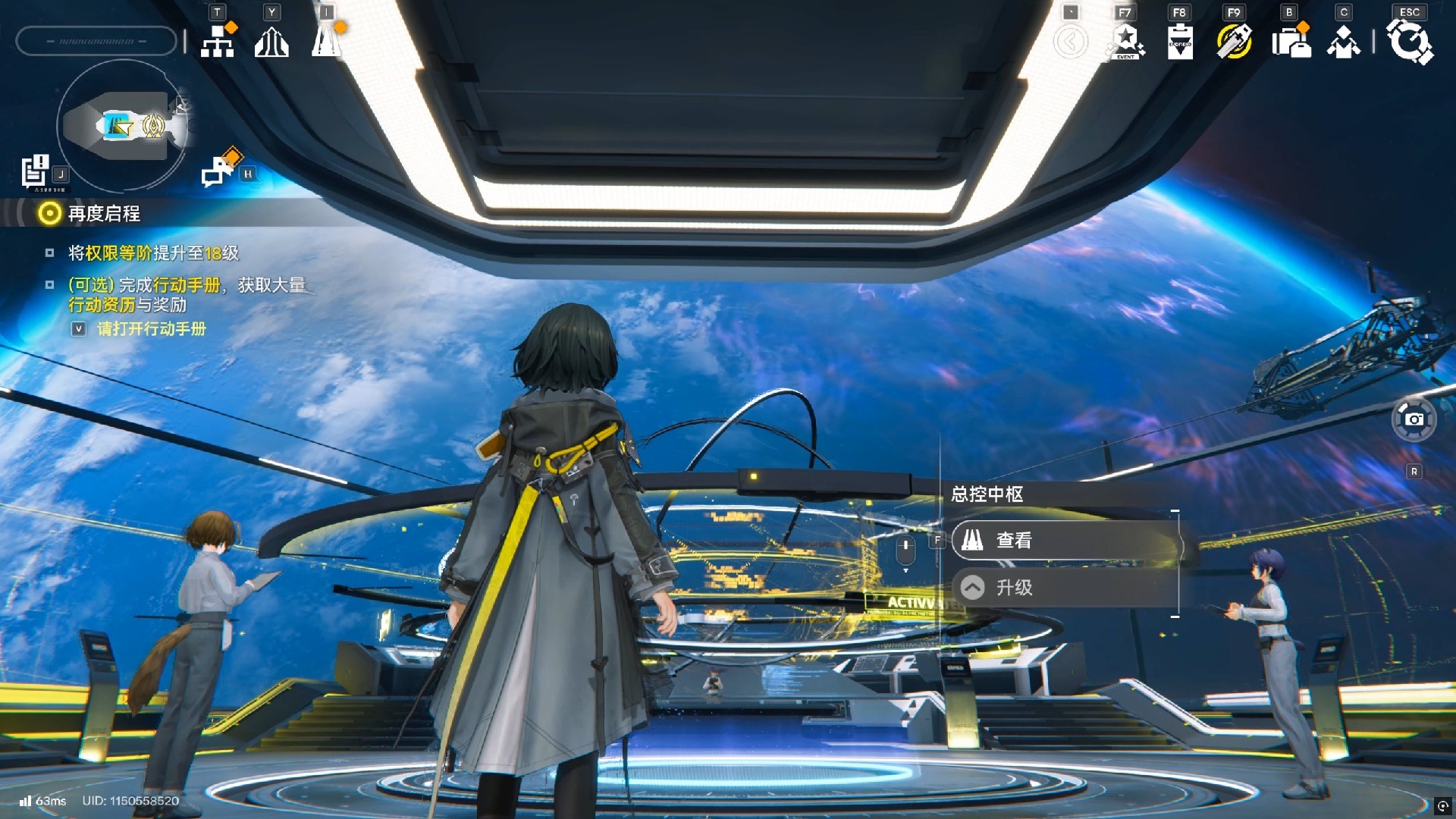Select the 再度启程 quest tracker header
Screen dimensions: 1456x819
click(104, 214)
